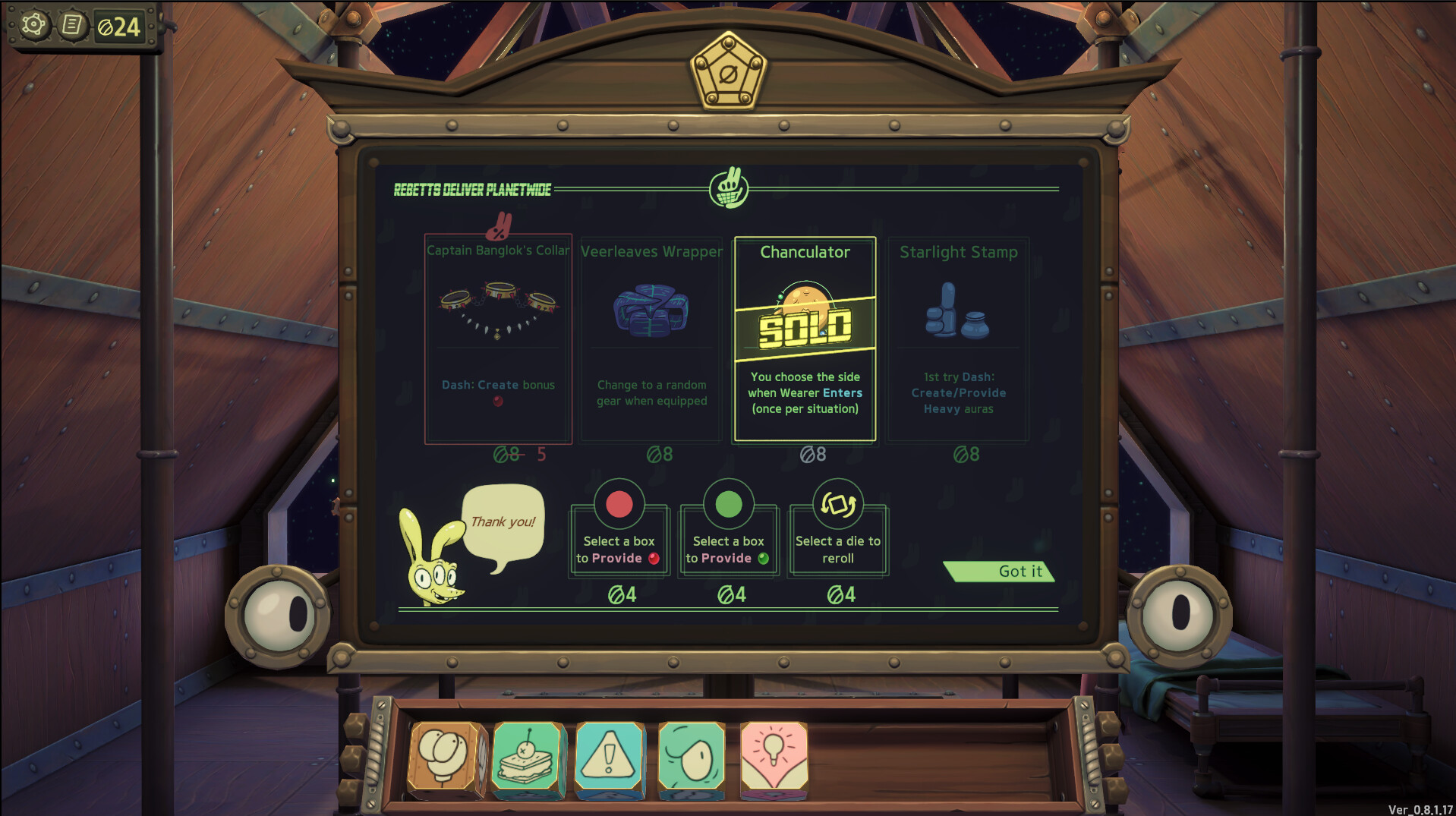Click the pentagon coin emblem atop the board
Viewport: 1456px width, 816px height.
click(728, 74)
